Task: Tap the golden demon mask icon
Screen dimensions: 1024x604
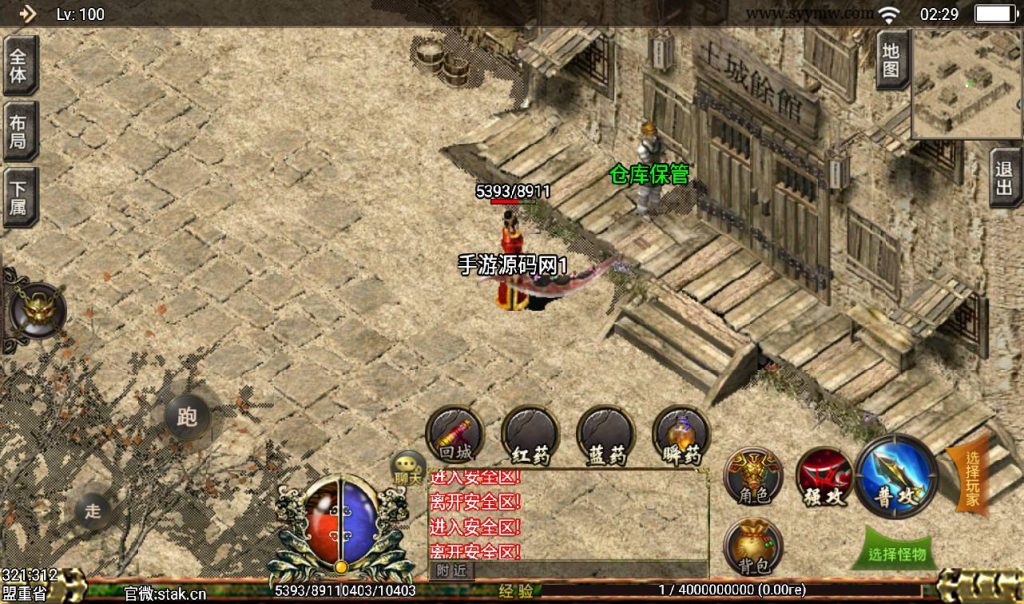Action: [37, 312]
